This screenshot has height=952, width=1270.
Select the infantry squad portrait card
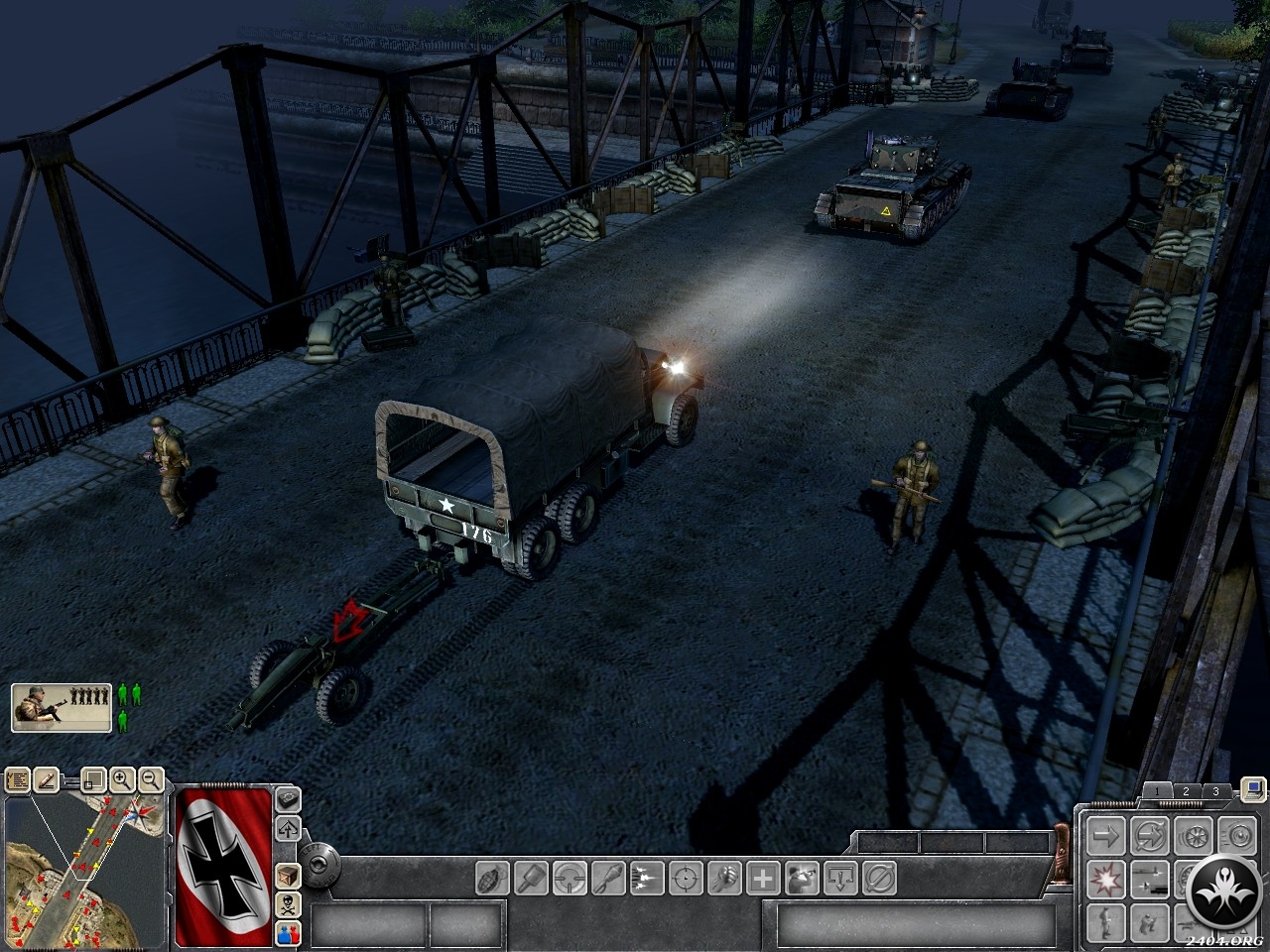pos(61,707)
